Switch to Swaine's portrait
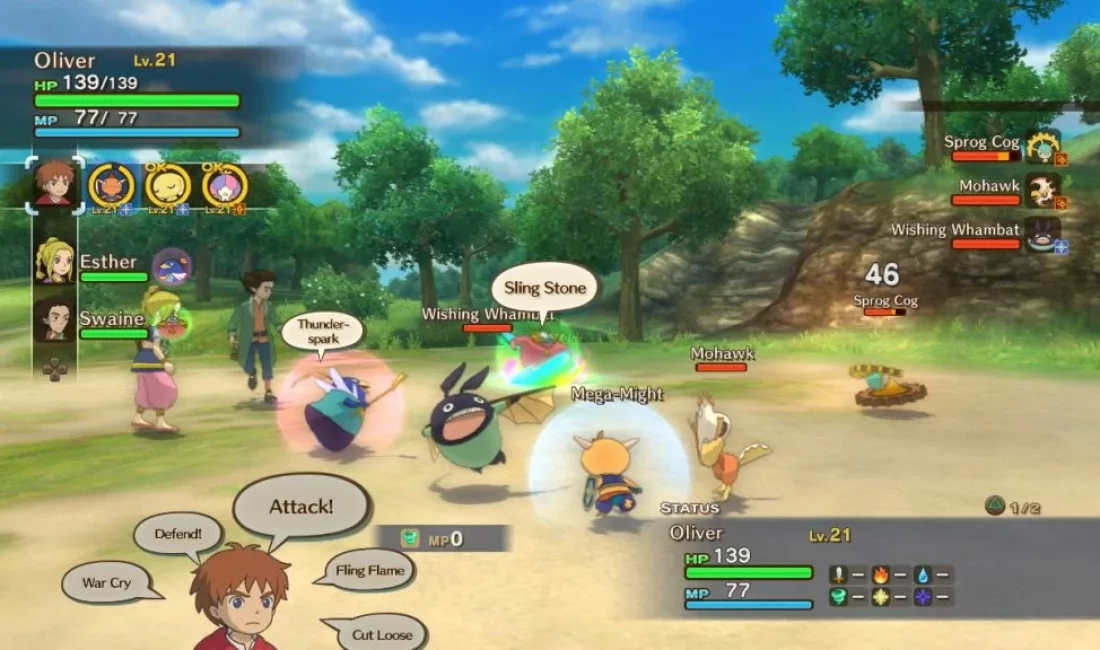 [55, 319]
